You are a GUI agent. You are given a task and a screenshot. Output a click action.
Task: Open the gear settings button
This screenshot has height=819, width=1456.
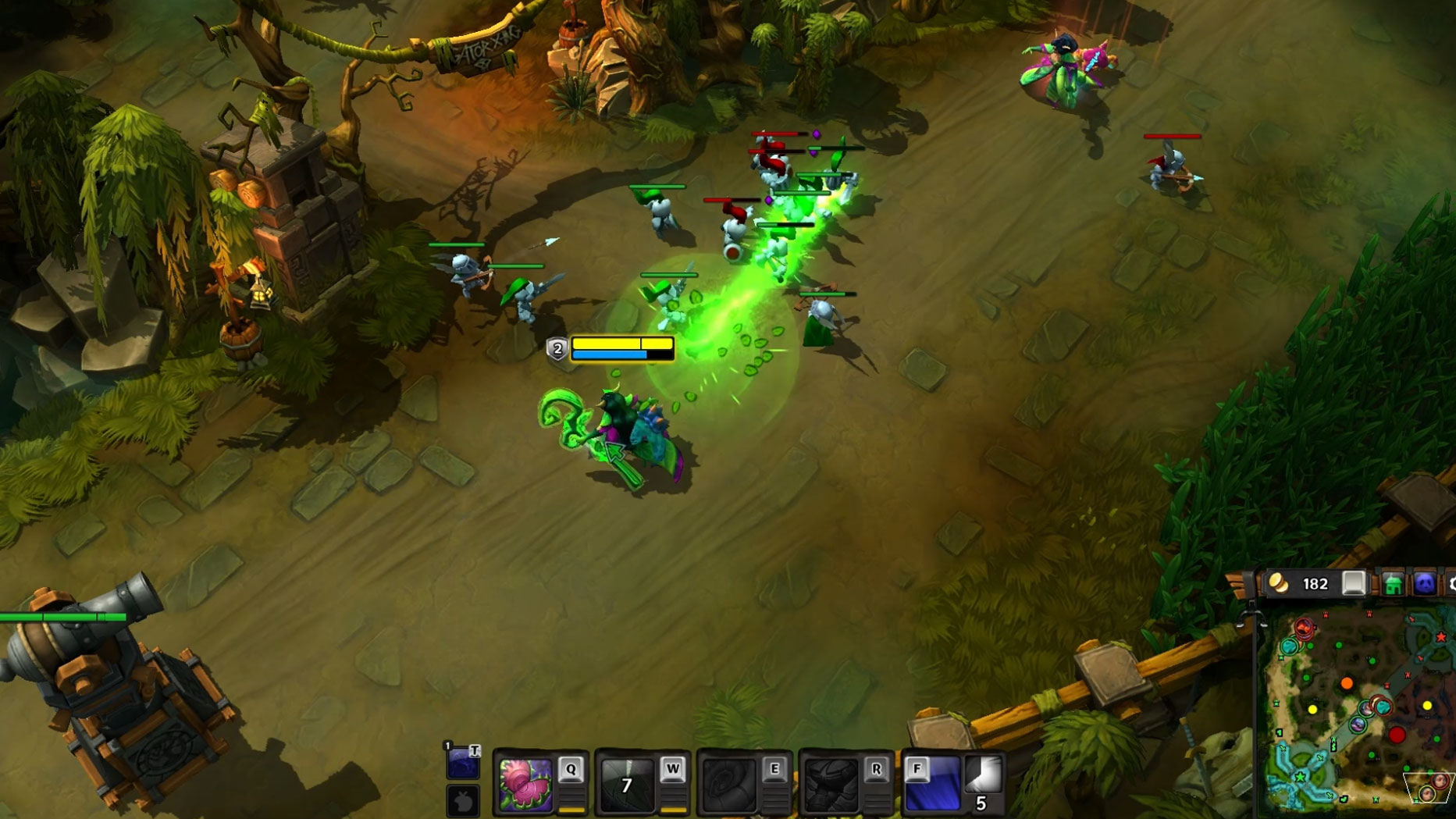pos(1451,584)
